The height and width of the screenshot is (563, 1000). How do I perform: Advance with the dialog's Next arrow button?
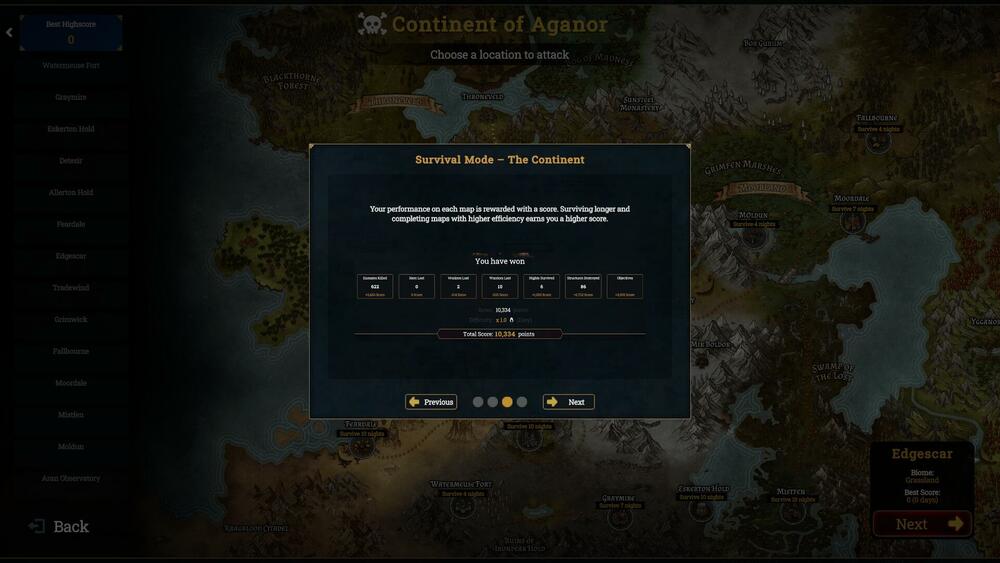tap(568, 402)
